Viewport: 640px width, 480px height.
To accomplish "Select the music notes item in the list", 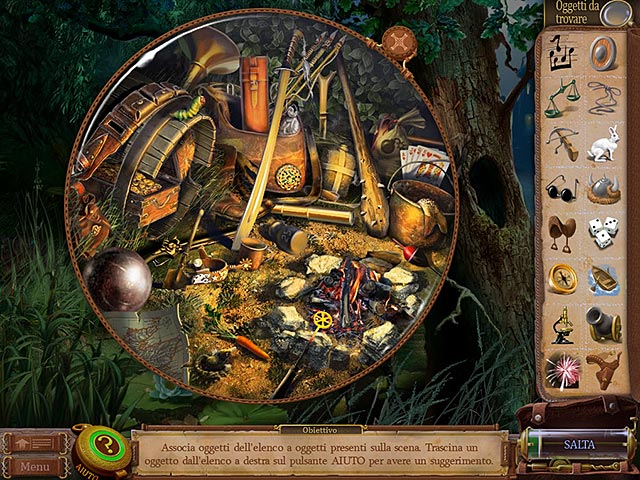I will (562, 54).
